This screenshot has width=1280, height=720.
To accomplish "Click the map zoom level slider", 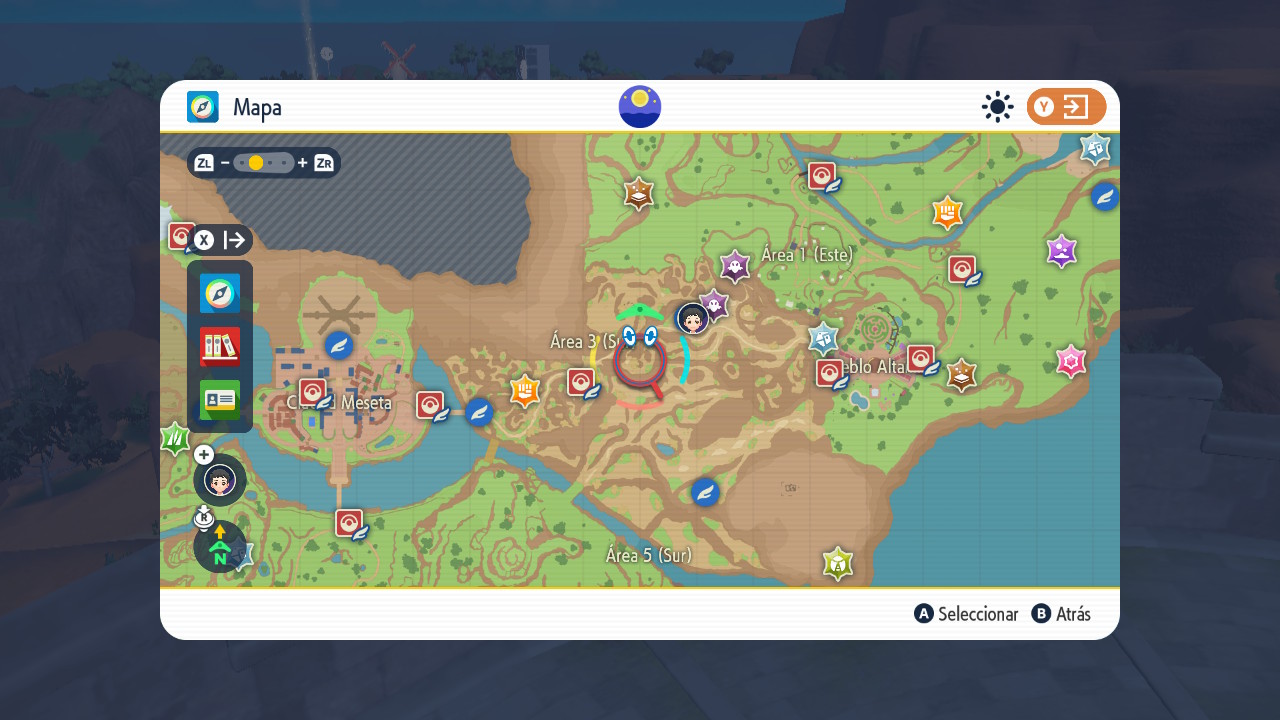I will [264, 163].
